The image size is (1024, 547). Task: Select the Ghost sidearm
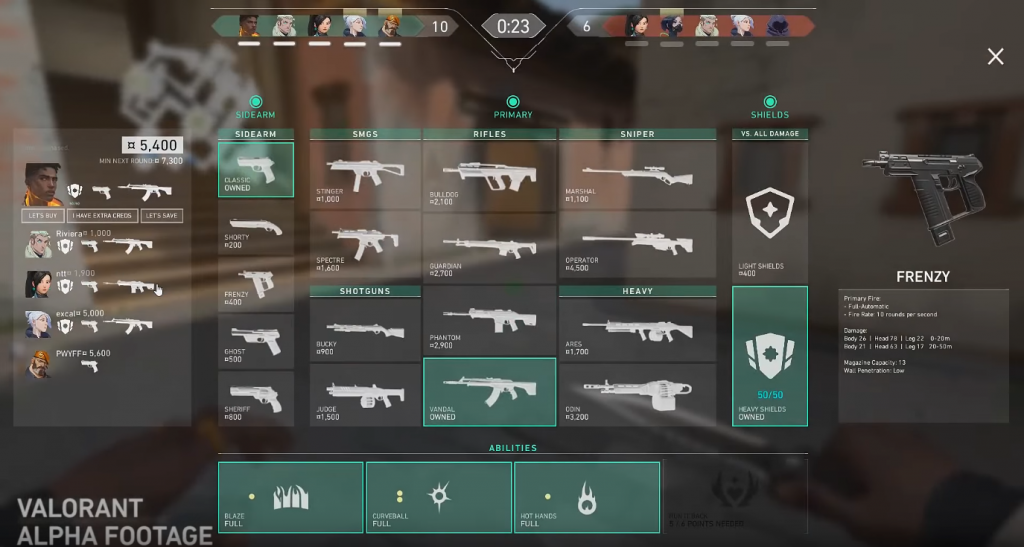point(256,342)
